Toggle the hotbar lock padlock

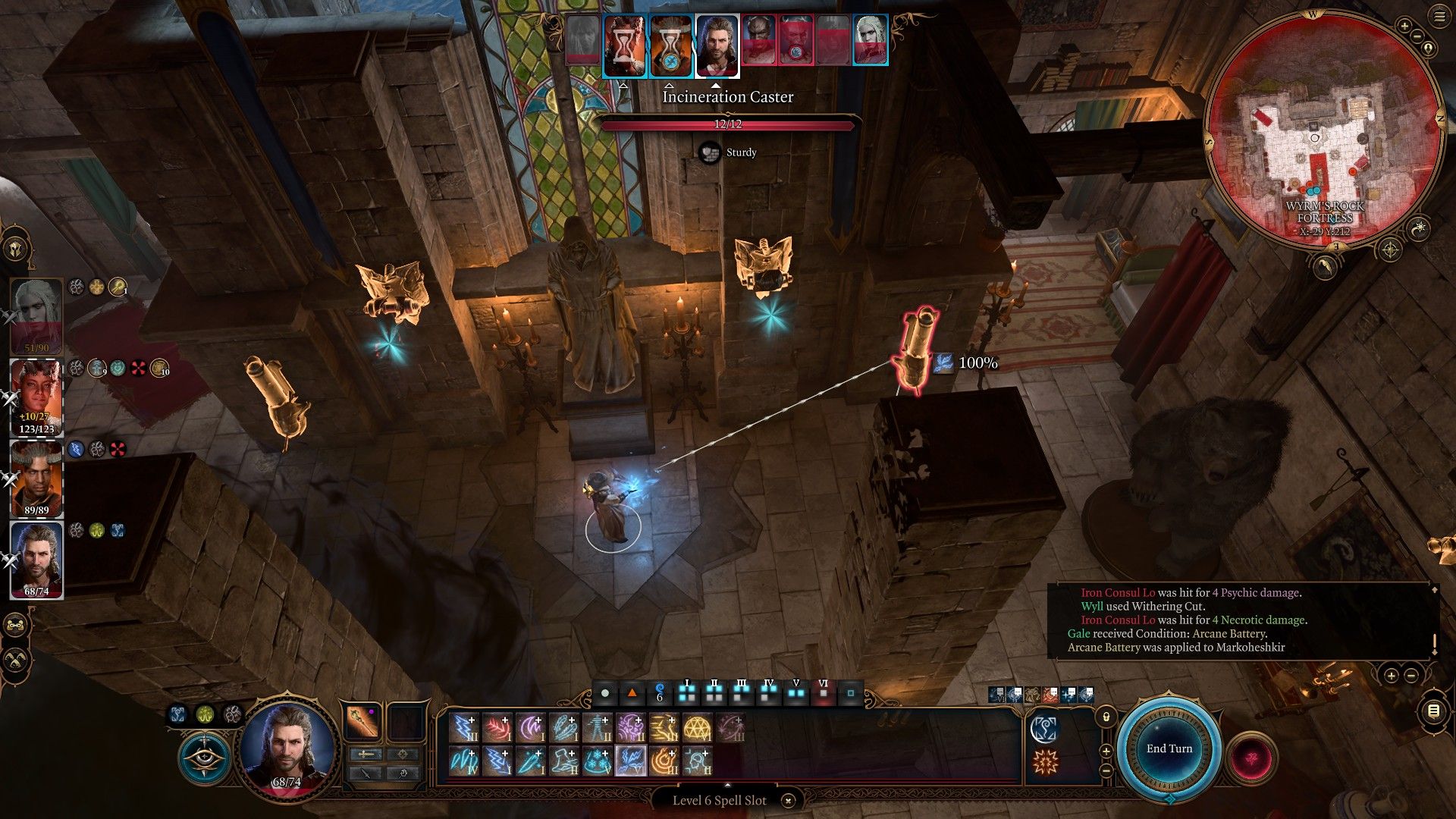1106,717
